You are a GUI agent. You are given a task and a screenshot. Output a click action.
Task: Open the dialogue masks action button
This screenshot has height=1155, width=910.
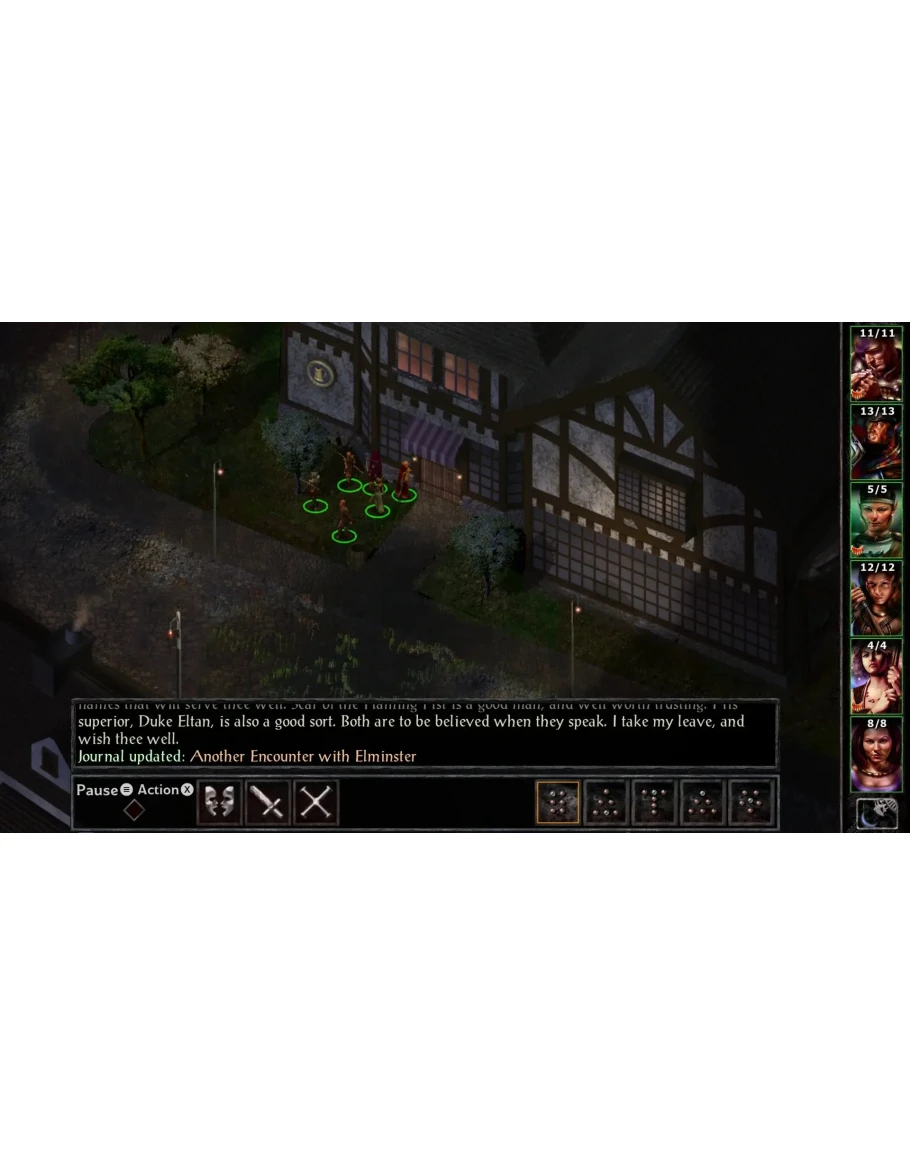click(x=219, y=802)
